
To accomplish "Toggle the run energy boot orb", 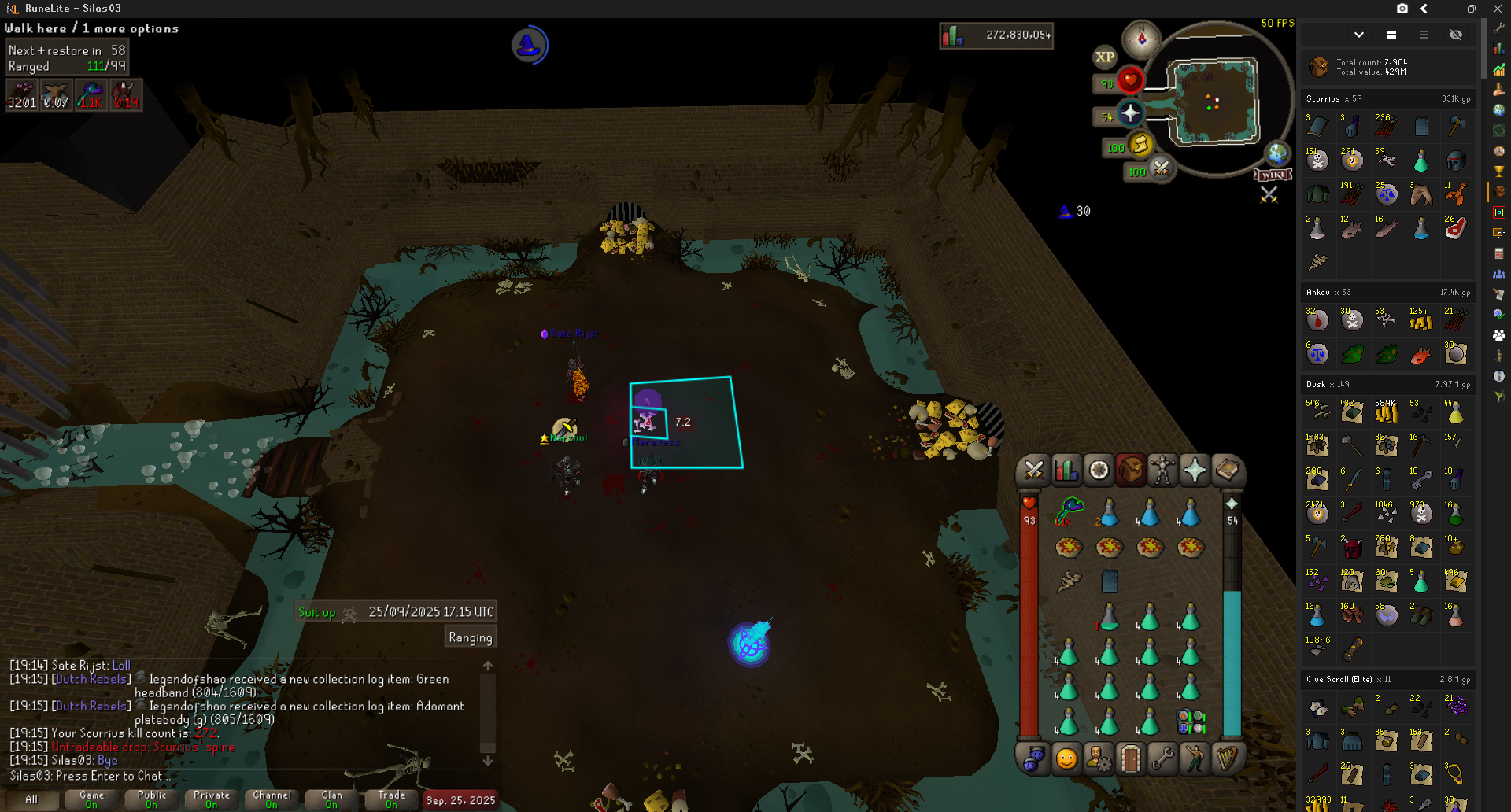I will pos(1140,144).
